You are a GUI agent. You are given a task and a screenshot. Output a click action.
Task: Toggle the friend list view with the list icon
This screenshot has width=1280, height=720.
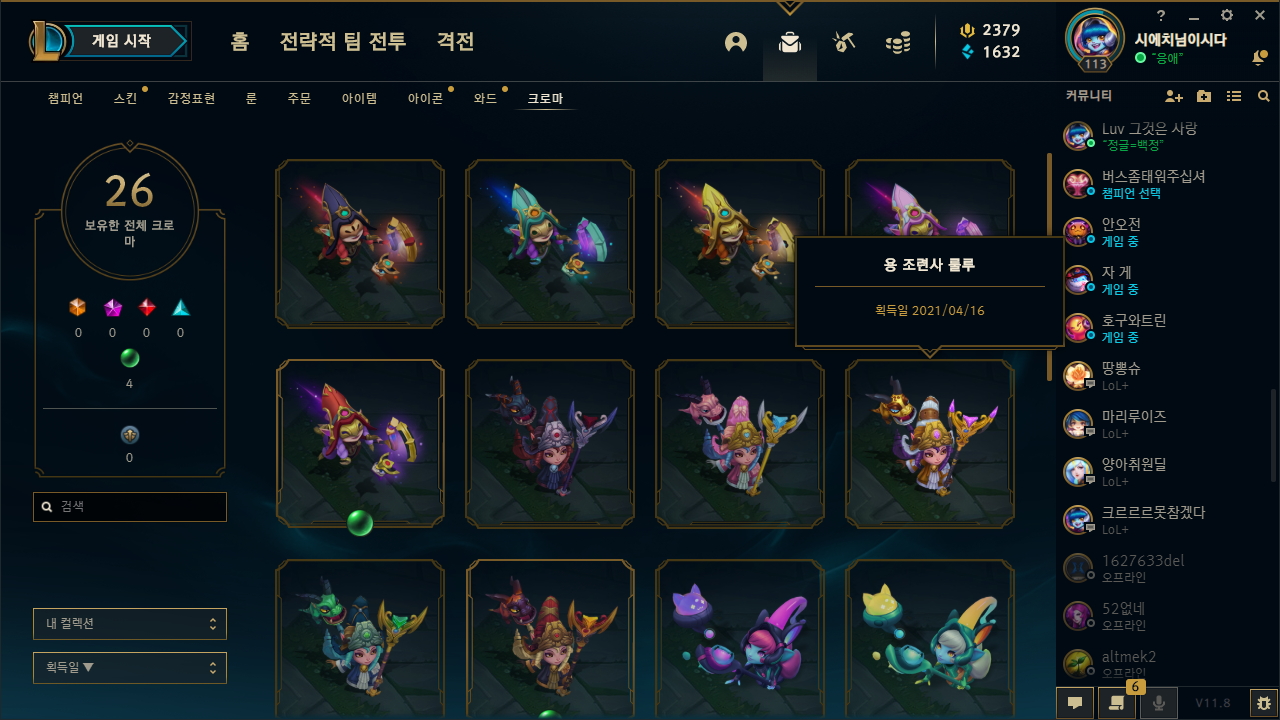click(x=1234, y=96)
